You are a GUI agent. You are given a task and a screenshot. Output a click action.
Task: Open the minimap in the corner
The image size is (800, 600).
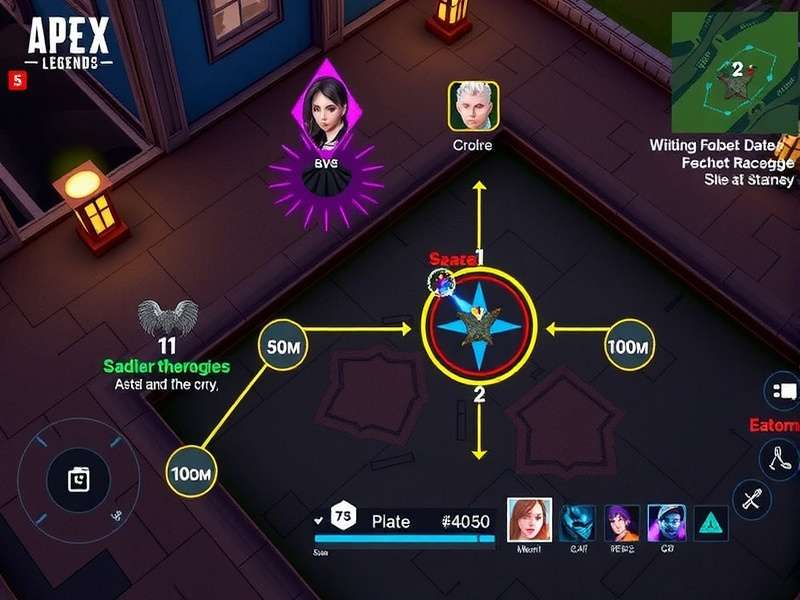click(734, 70)
